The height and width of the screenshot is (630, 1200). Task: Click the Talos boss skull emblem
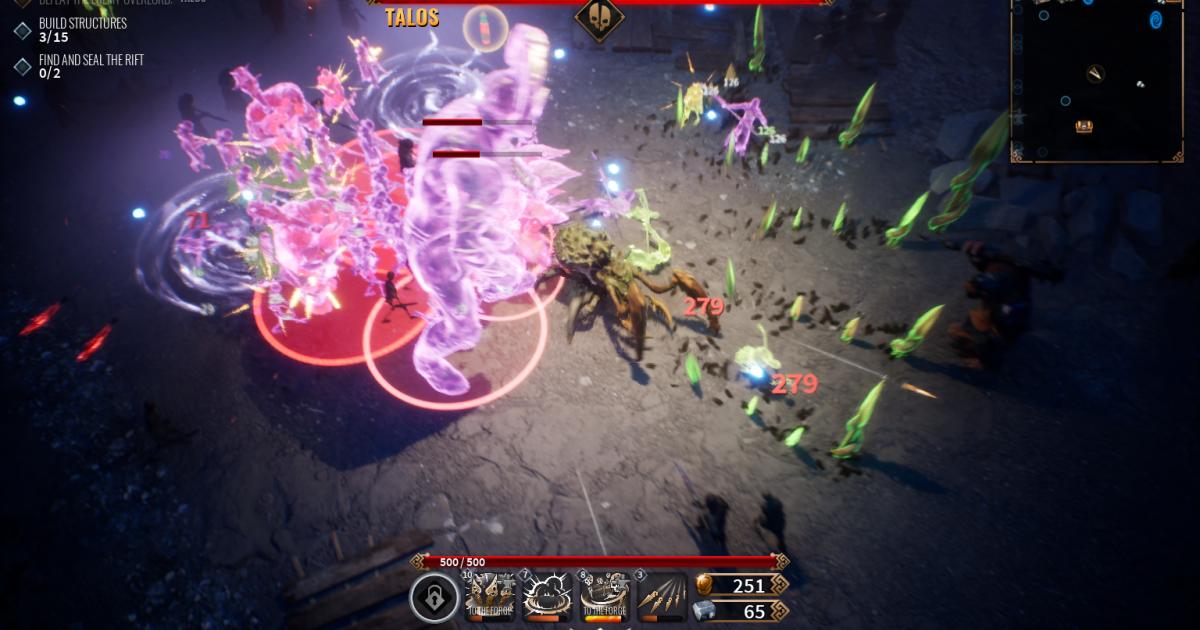click(599, 18)
